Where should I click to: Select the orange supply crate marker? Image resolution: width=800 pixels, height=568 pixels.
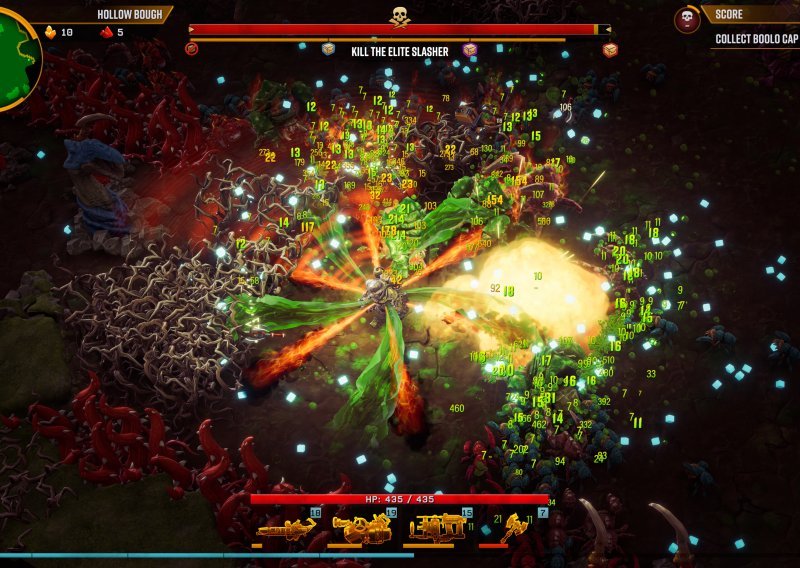click(x=609, y=50)
